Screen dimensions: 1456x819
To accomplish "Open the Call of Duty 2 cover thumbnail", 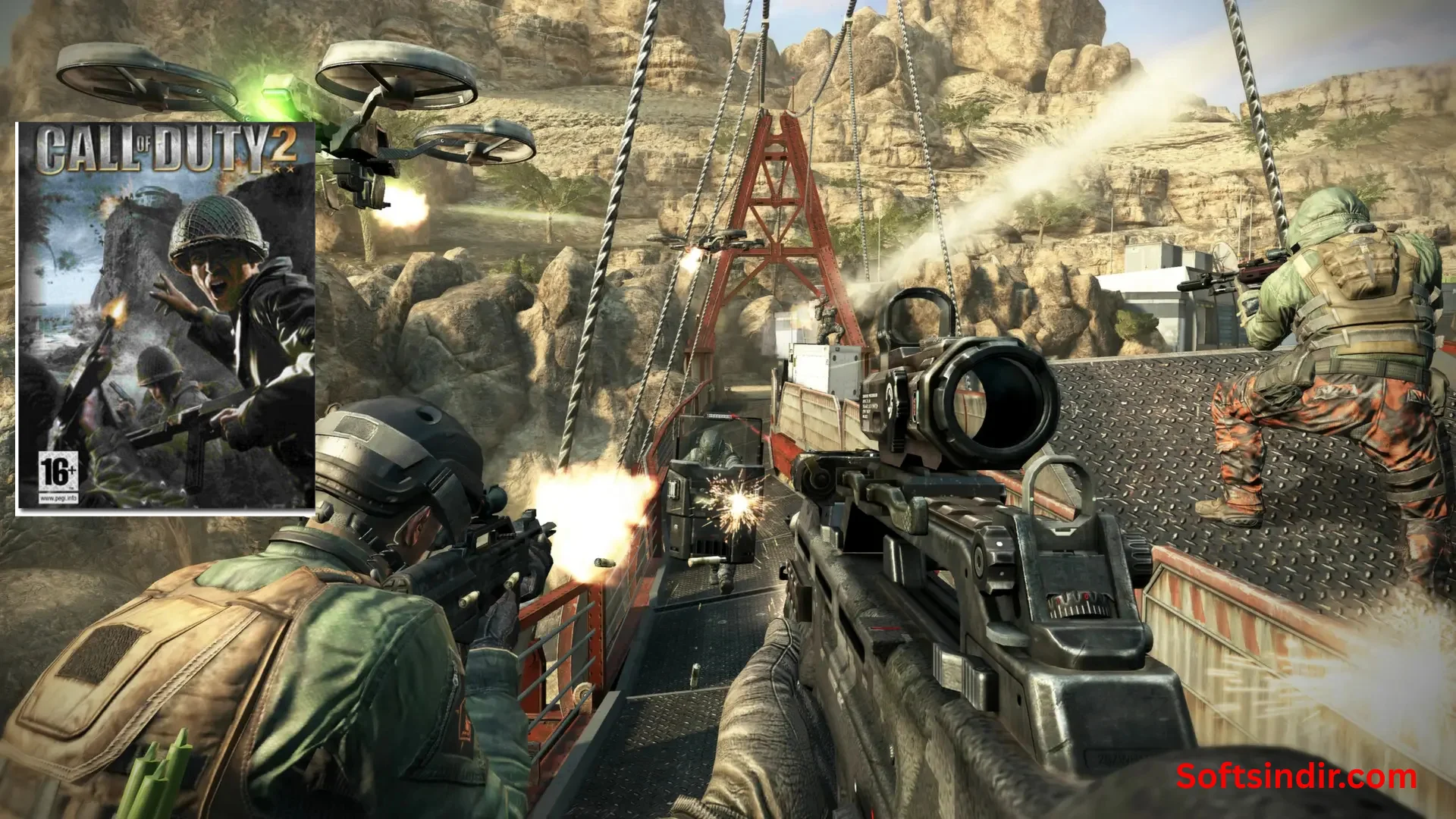I will (165, 318).
